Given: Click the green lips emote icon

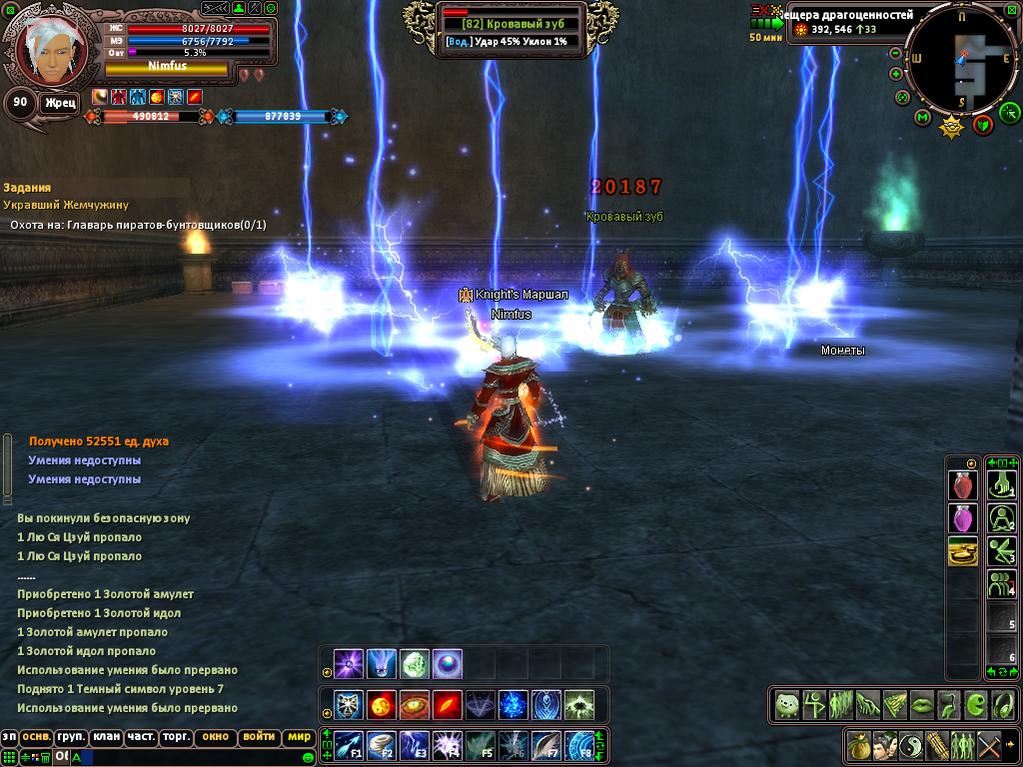Looking at the screenshot, I should pos(920,704).
